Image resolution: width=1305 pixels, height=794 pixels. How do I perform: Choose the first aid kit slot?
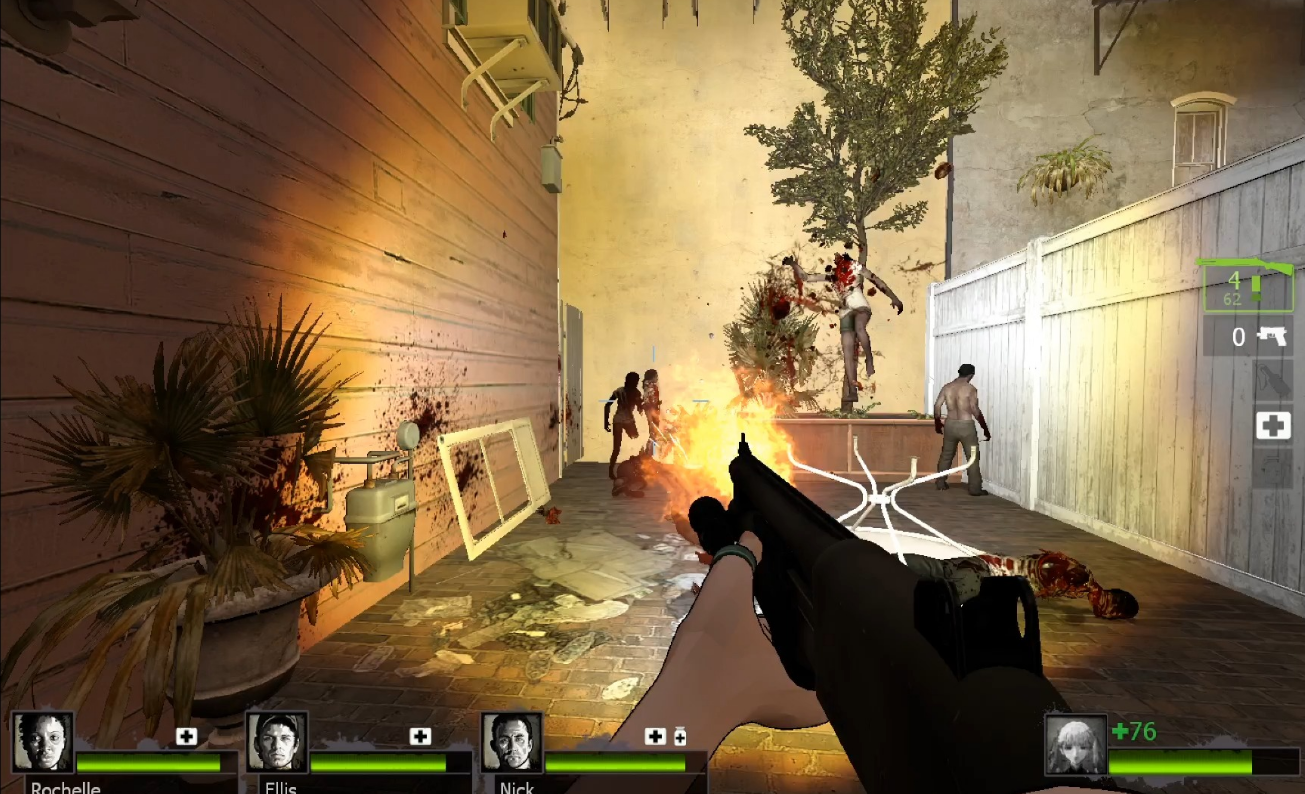[x=1272, y=426]
